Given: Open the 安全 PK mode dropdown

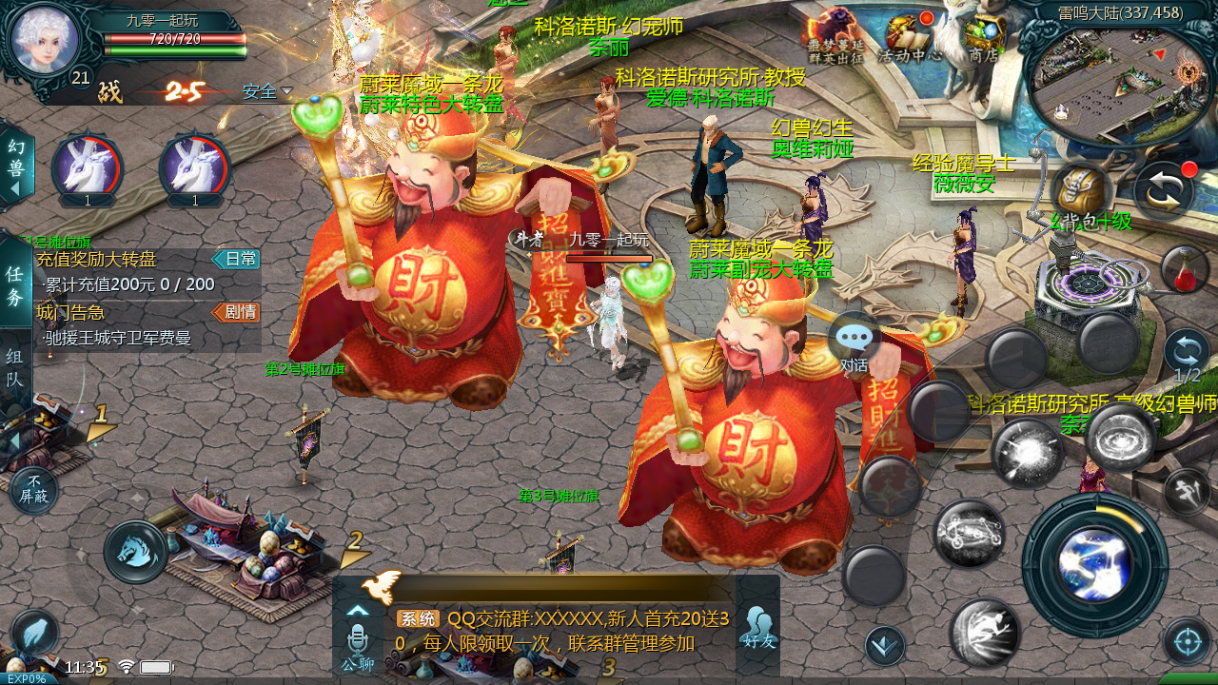Looking at the screenshot, I should (267, 92).
